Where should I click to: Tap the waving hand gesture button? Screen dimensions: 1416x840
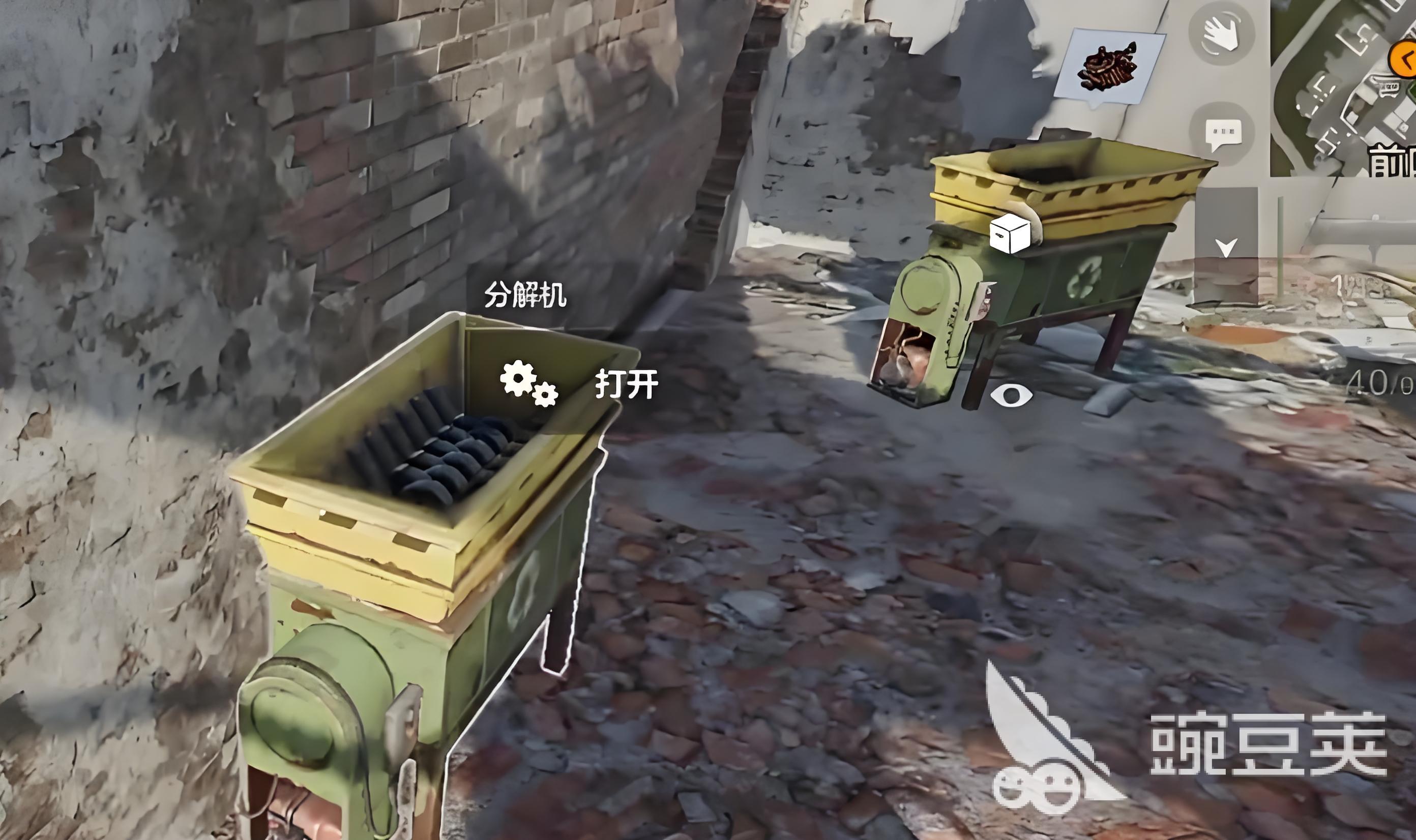1221,34
